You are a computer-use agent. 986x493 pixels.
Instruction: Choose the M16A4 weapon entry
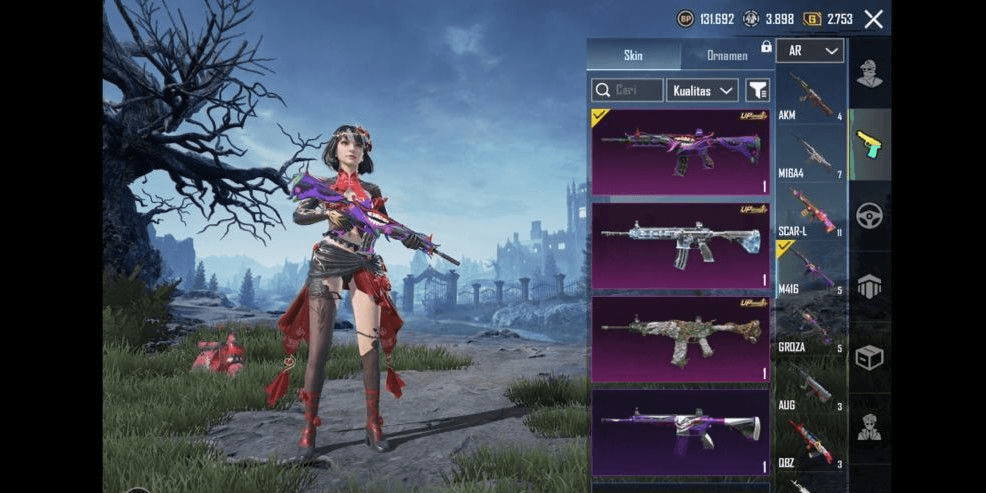click(x=811, y=154)
